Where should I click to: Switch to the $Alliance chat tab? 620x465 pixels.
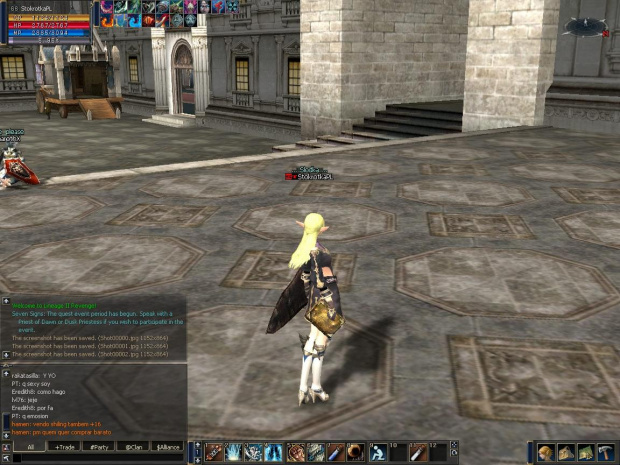pyautogui.click(x=167, y=446)
